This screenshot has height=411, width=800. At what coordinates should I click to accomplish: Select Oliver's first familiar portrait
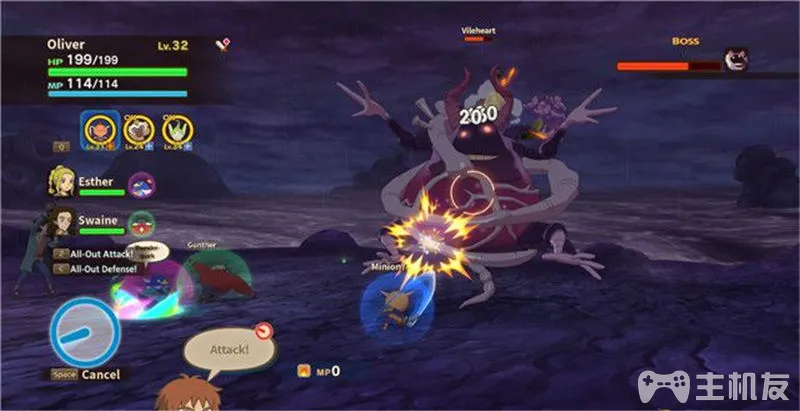click(x=99, y=128)
